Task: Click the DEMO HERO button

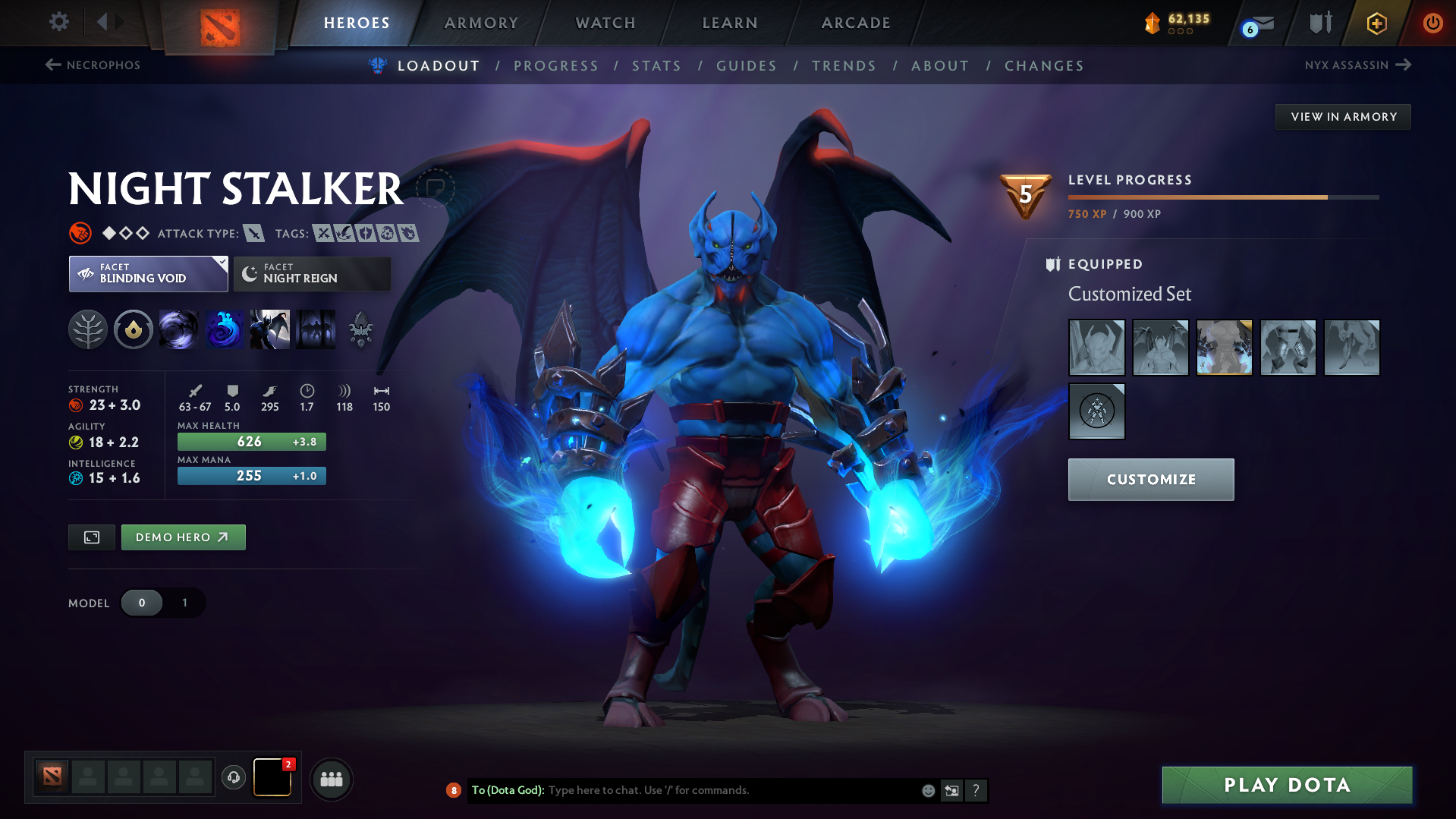Action: (183, 537)
